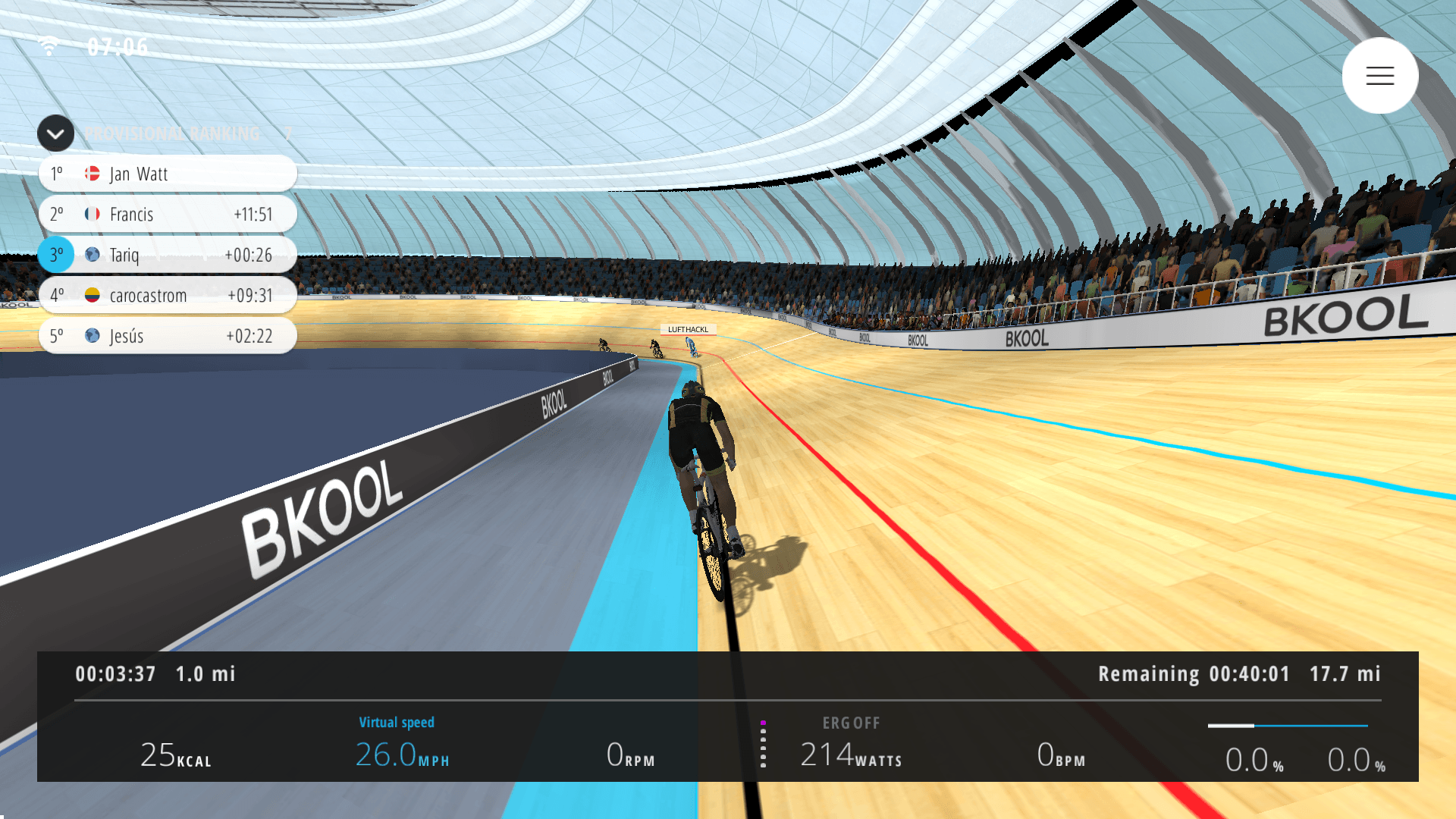The width and height of the screenshot is (1456, 819).
Task: Open the hamburger menu
Action: pos(1379,75)
